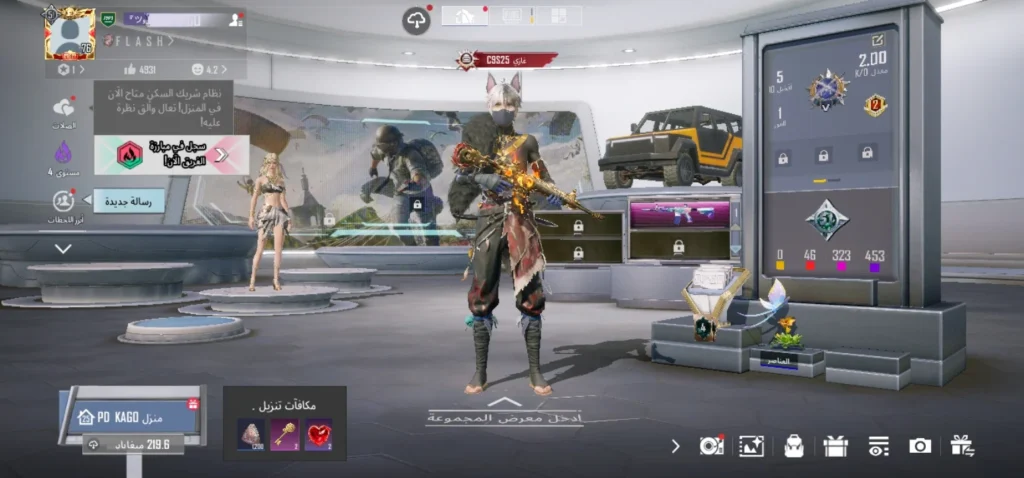Tap the cloud download icon at top
The image size is (1024, 478).
(x=416, y=20)
